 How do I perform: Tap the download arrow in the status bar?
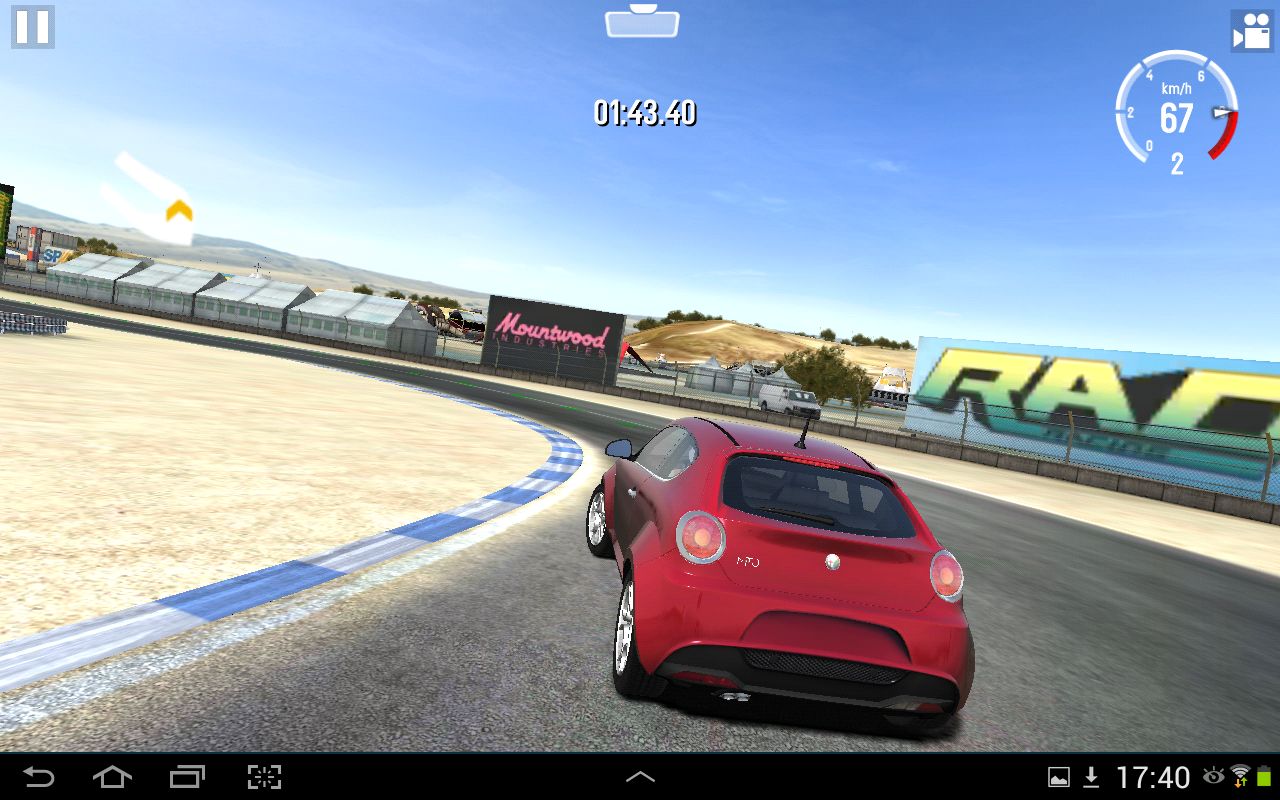point(1091,777)
